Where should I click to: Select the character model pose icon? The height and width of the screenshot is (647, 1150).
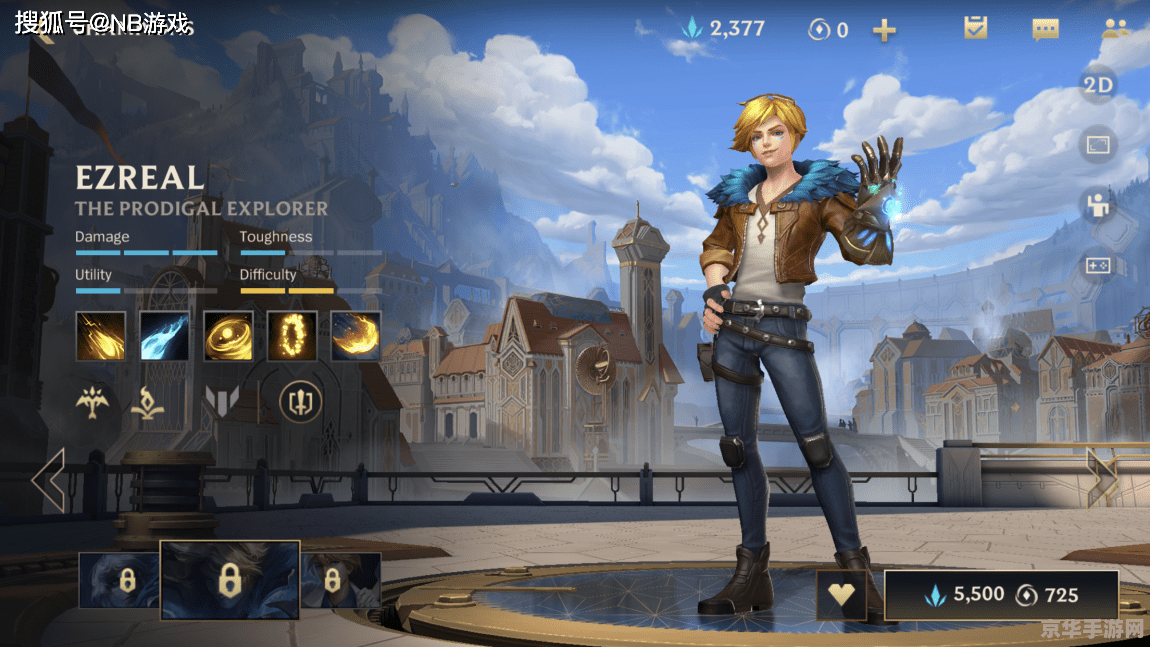point(1098,206)
